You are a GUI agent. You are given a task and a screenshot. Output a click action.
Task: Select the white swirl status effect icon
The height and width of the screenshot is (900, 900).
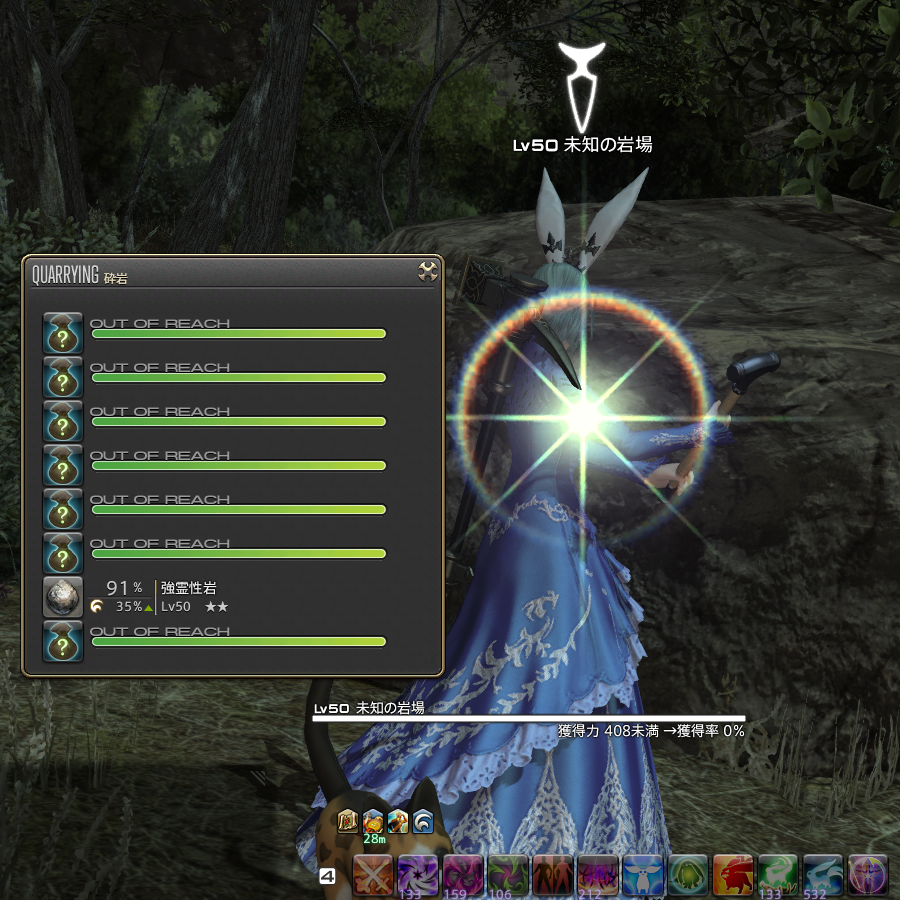422,821
